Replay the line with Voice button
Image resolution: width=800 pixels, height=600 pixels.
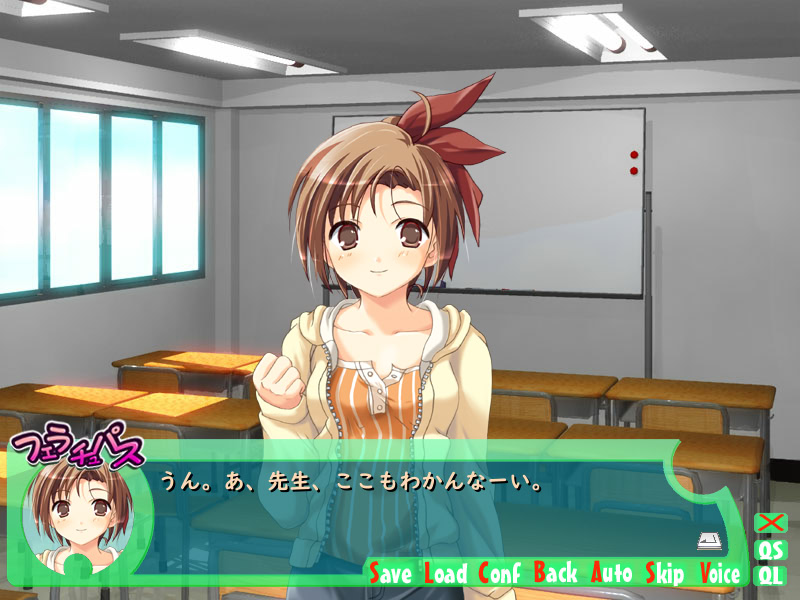click(720, 573)
